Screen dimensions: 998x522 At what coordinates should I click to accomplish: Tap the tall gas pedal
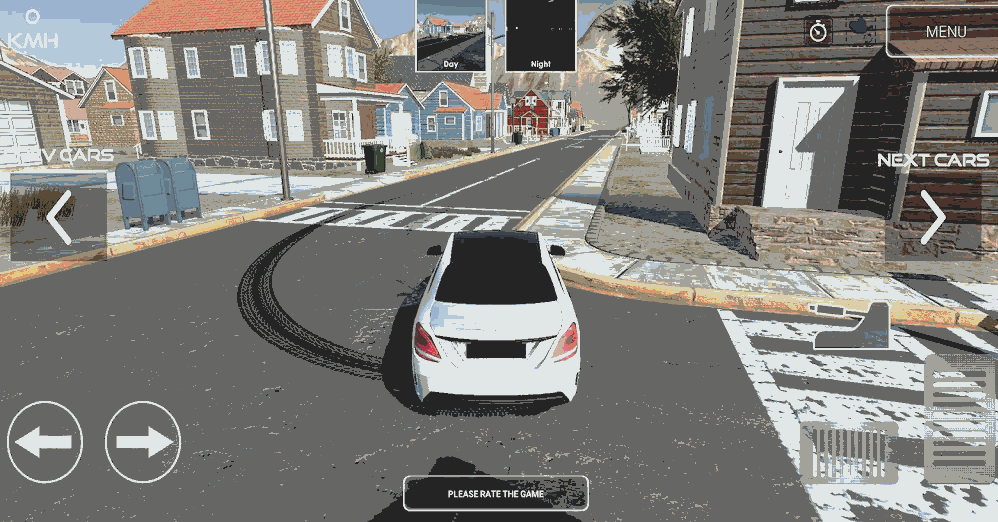pos(958,419)
